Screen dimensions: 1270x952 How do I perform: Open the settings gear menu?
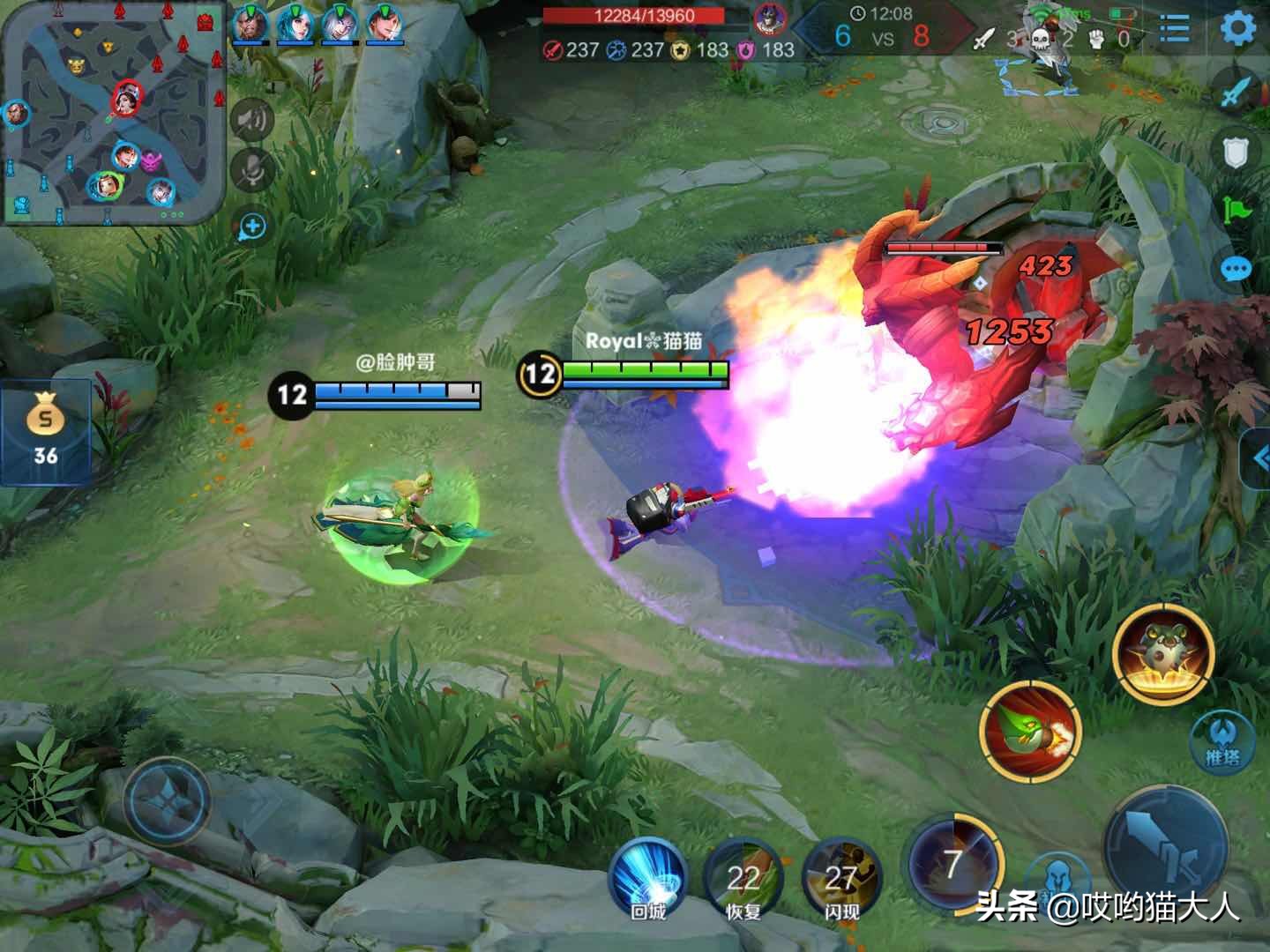(x=1238, y=29)
